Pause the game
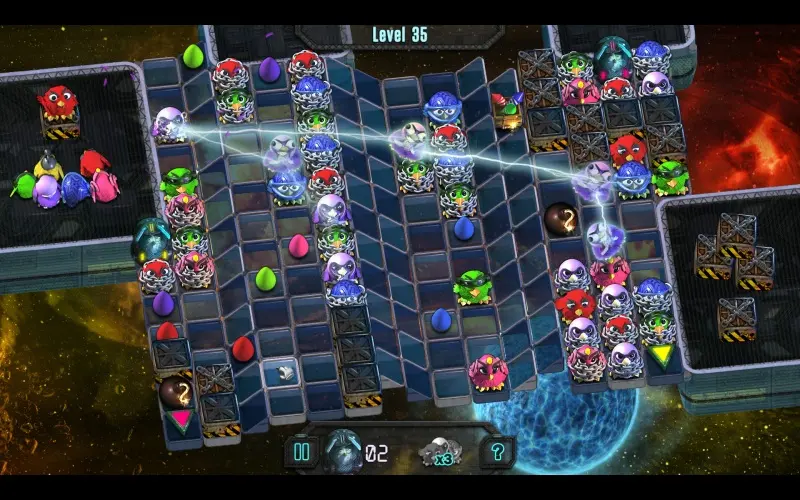Screen dimensions: 800x500 coord(302,453)
